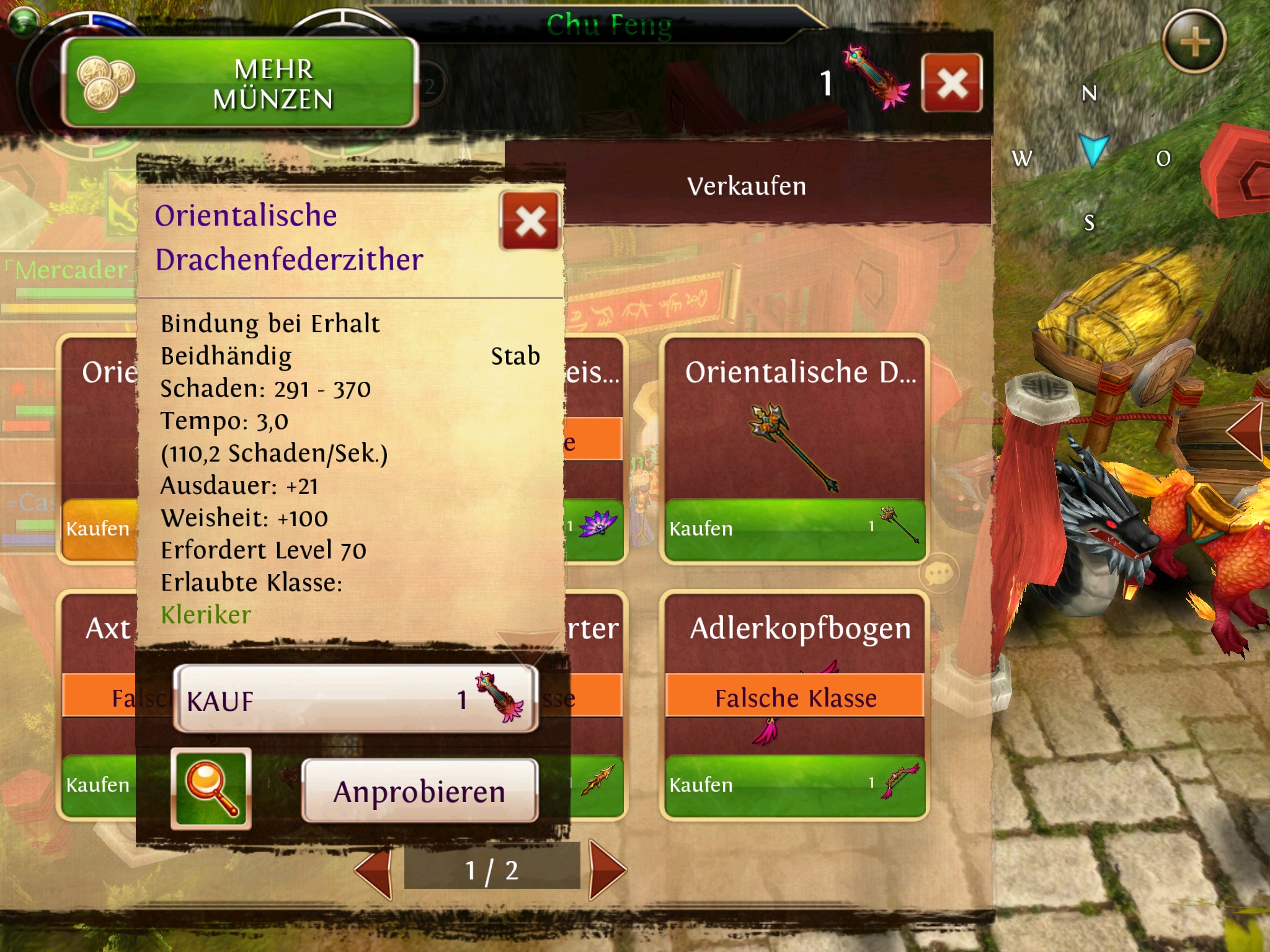
Task: Switch to the Verkaufen tab
Action: click(747, 187)
